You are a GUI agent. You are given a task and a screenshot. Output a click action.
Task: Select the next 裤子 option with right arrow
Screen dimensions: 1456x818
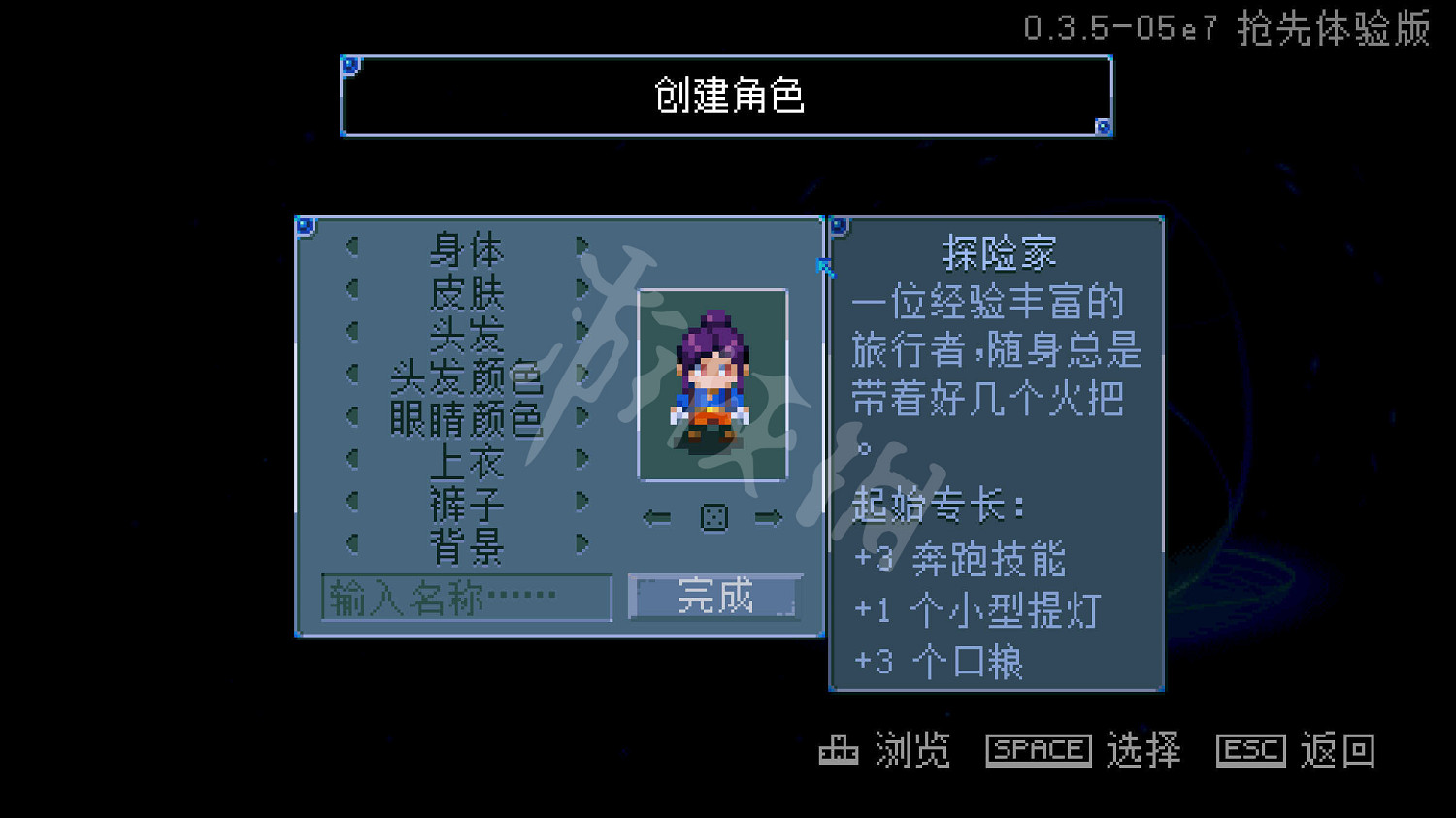(x=582, y=500)
